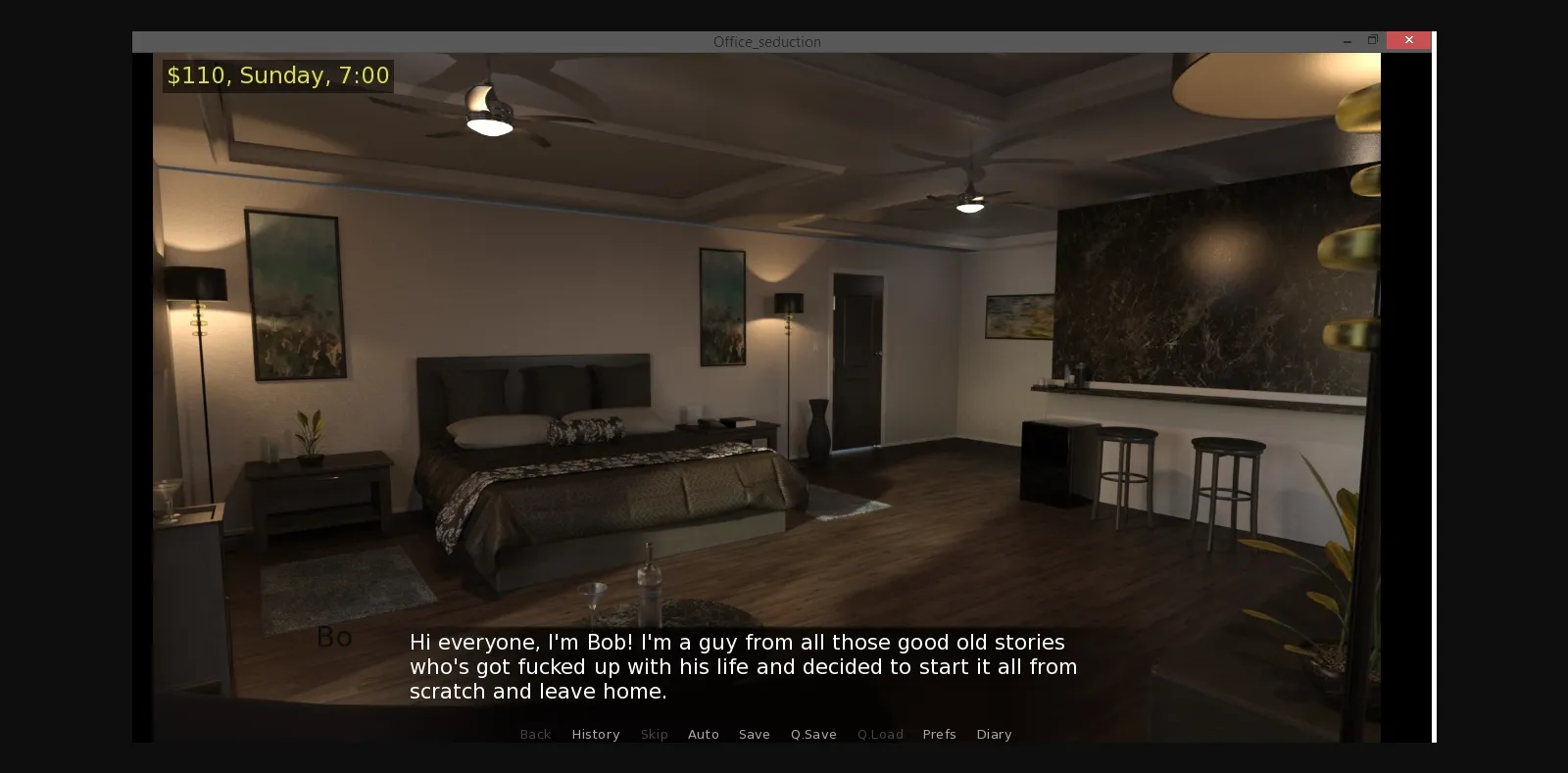The height and width of the screenshot is (773, 1568).
Task: Click the dialogue text to advance the story
Action: (743, 666)
